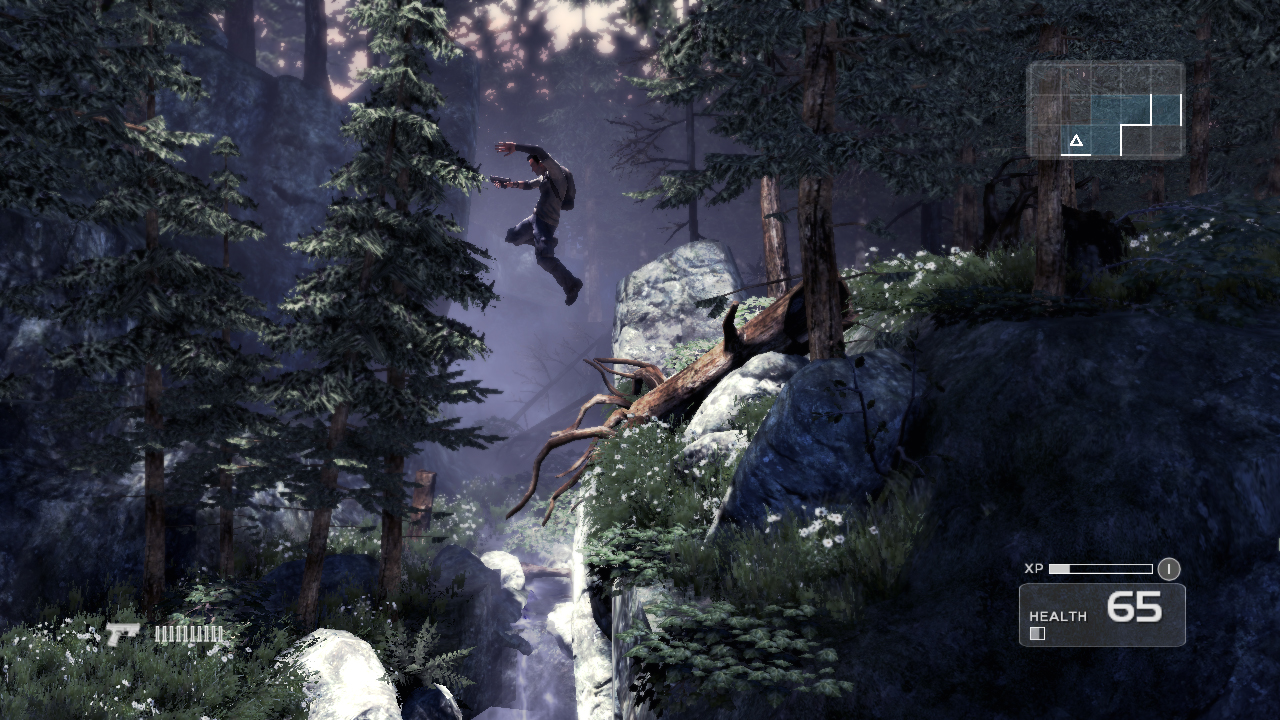The height and width of the screenshot is (720, 1280).
Task: Click the last ammo tick in the clip display
Action: tap(220, 634)
